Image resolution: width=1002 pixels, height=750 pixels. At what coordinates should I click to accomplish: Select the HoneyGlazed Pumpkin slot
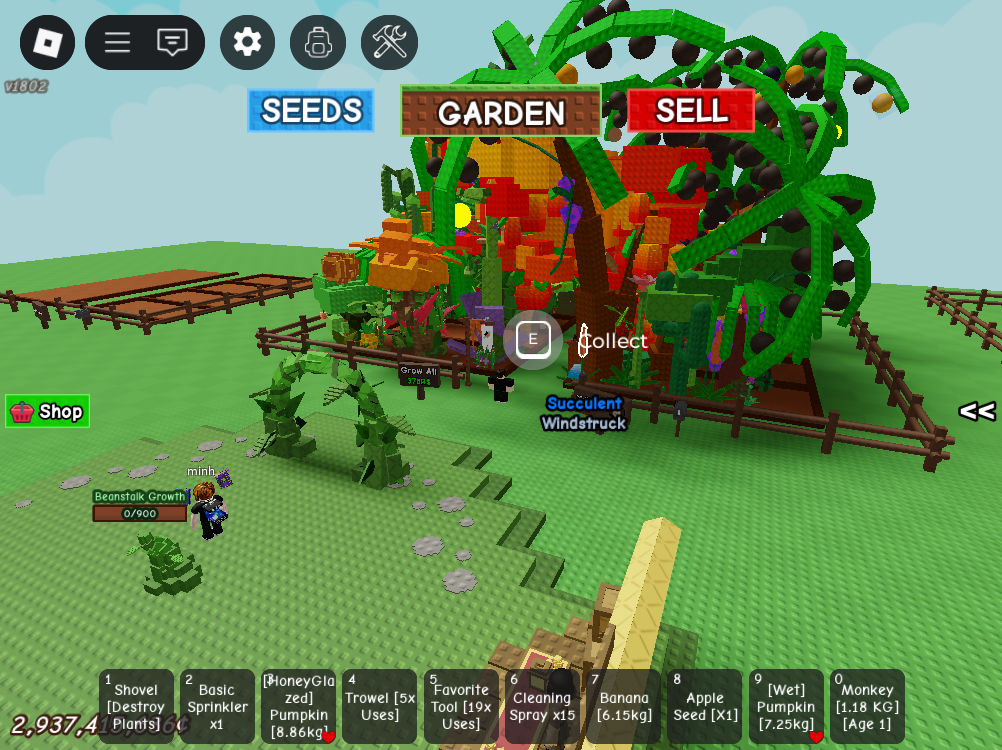click(298, 706)
